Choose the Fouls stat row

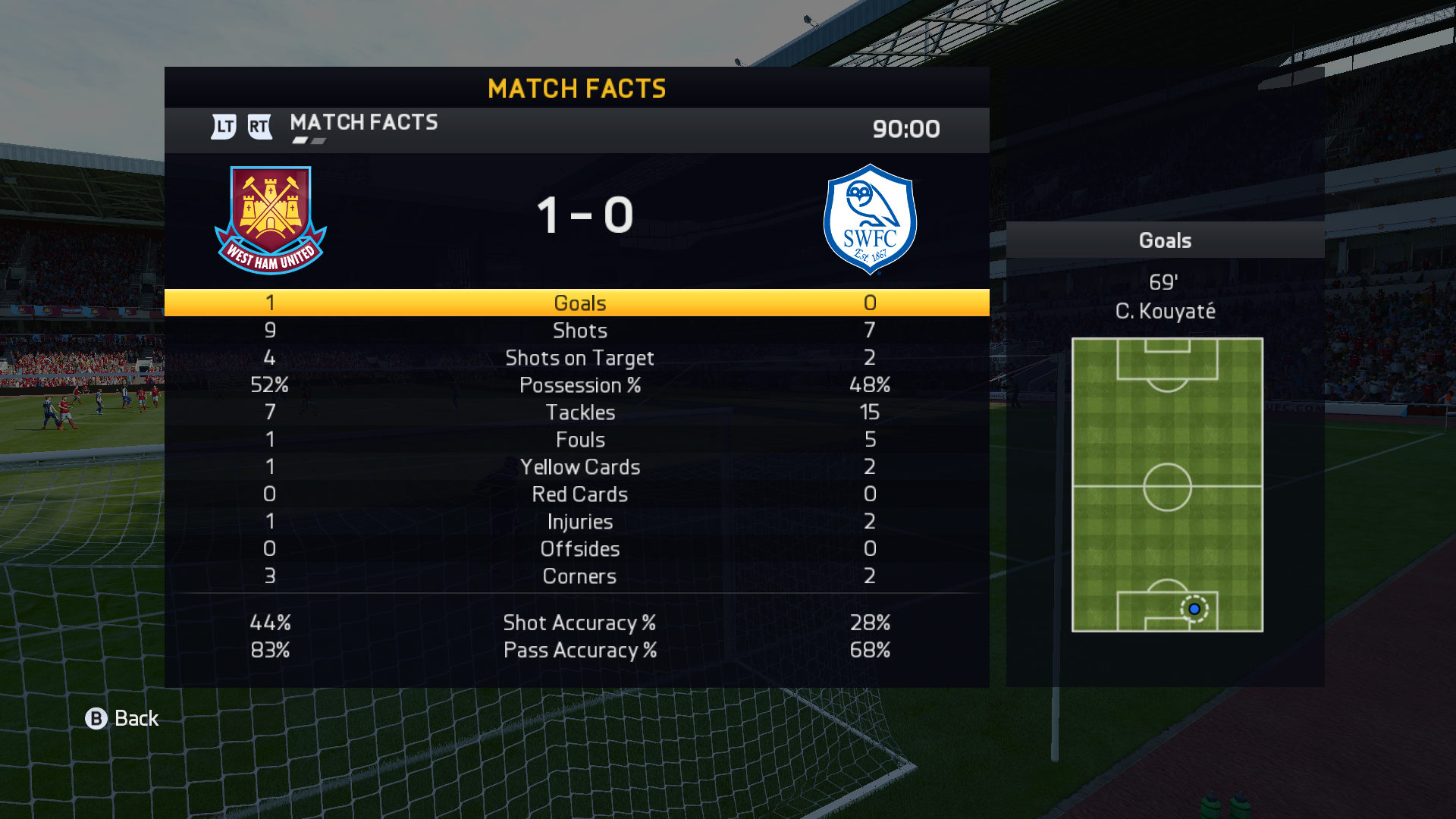click(x=579, y=440)
